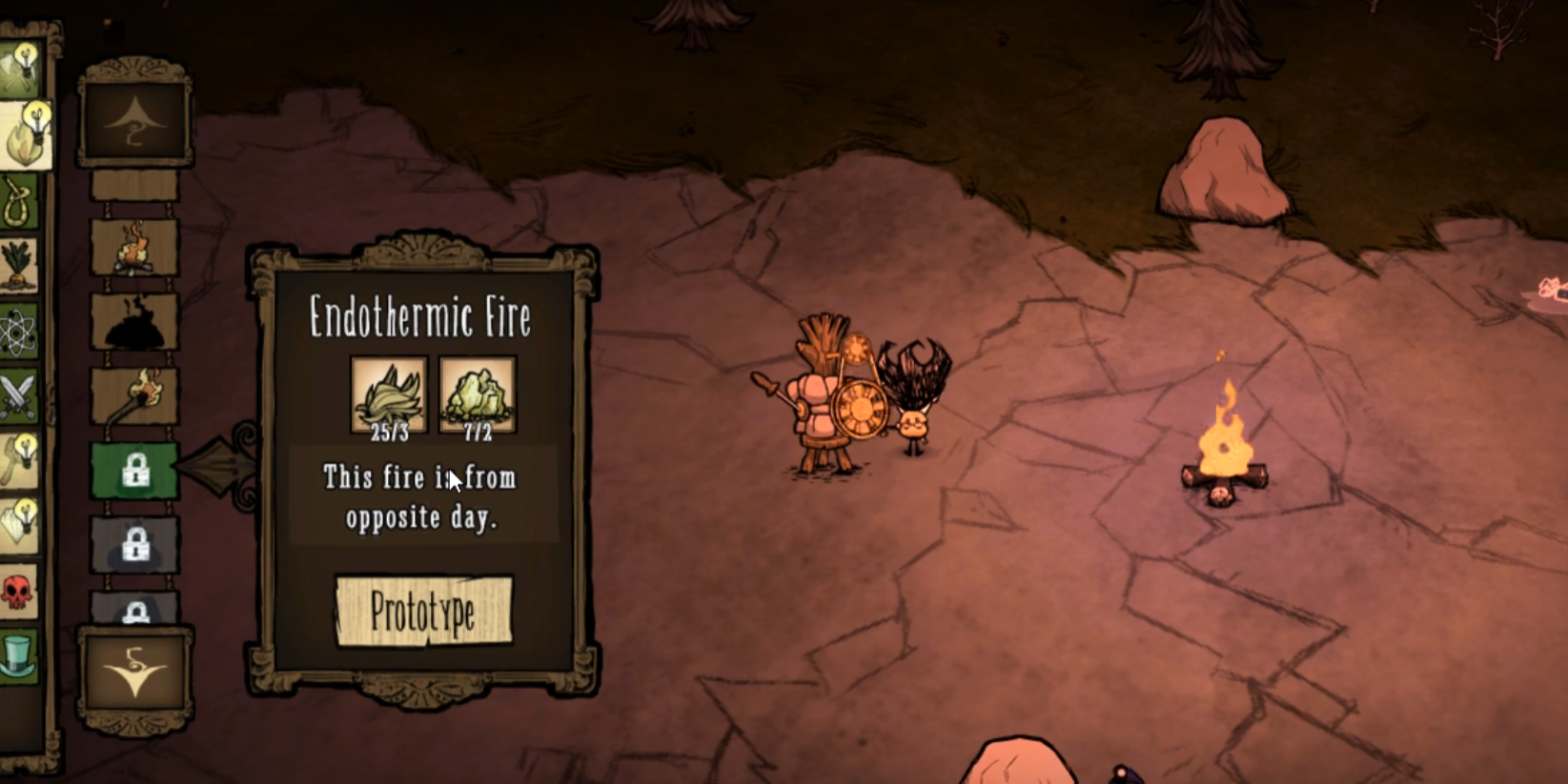Open the Fire crafting tab
Viewport: 1568px width, 784px height.
tap(21, 138)
